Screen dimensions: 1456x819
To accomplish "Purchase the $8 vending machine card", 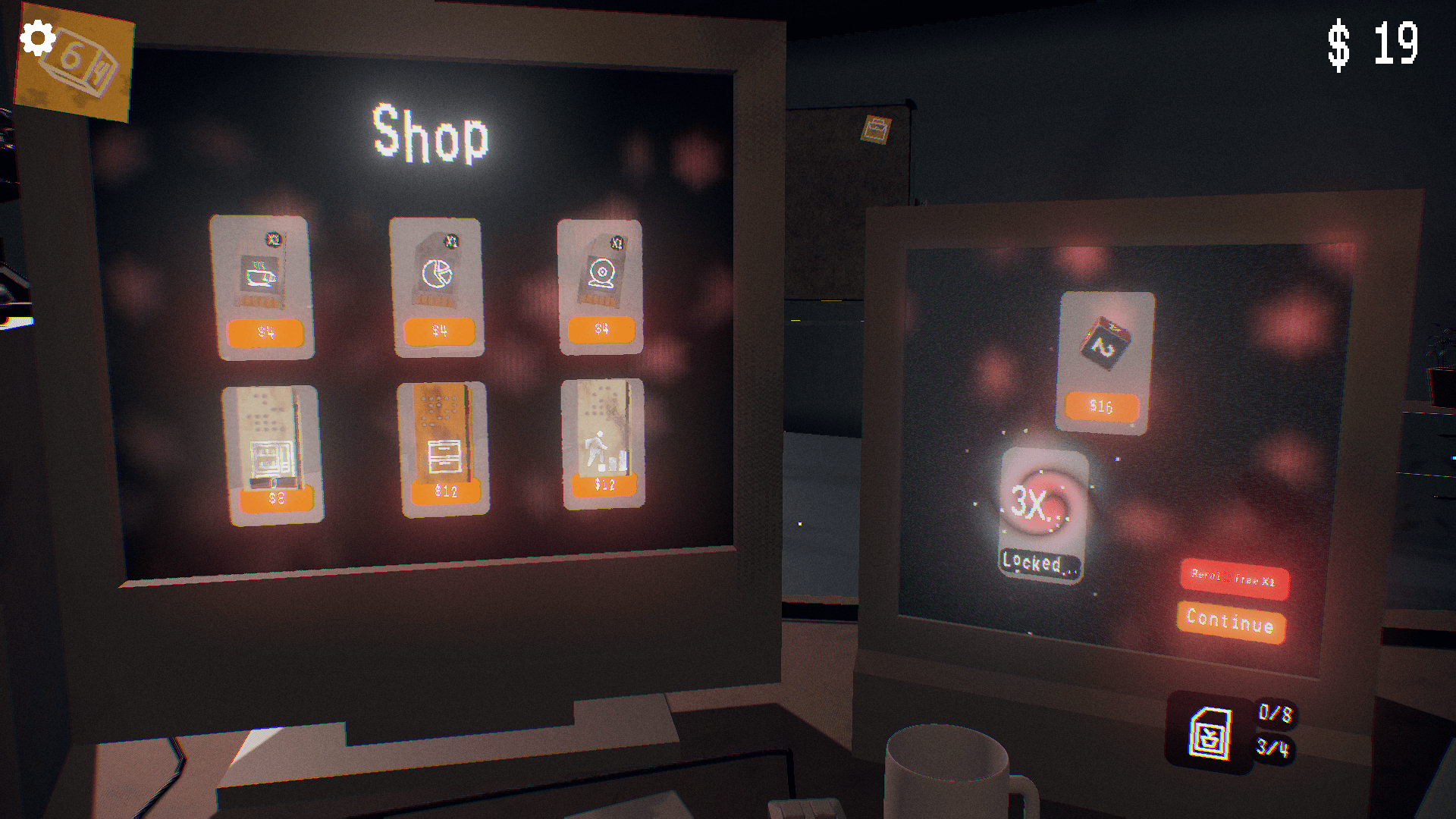I will [276, 498].
